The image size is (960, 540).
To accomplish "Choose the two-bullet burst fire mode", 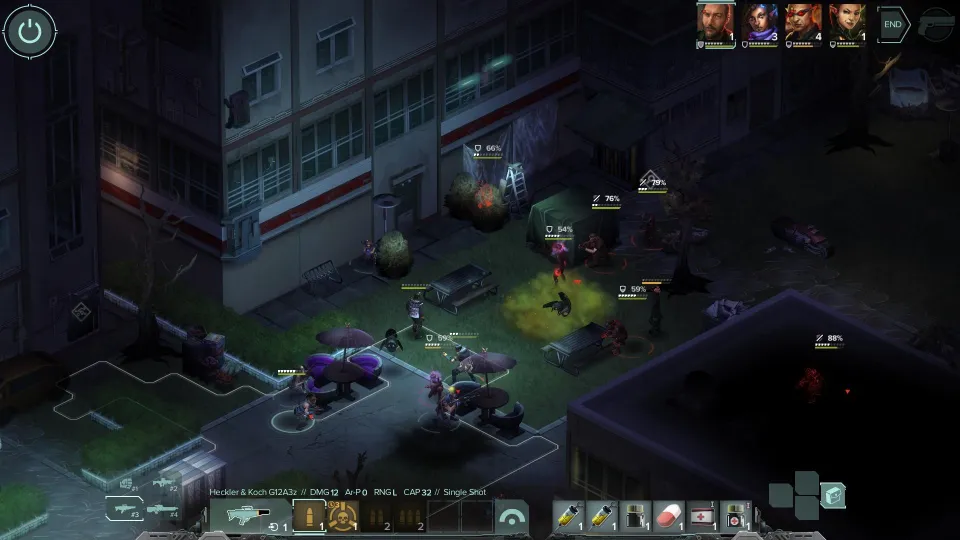I will pyautogui.click(x=376, y=516).
